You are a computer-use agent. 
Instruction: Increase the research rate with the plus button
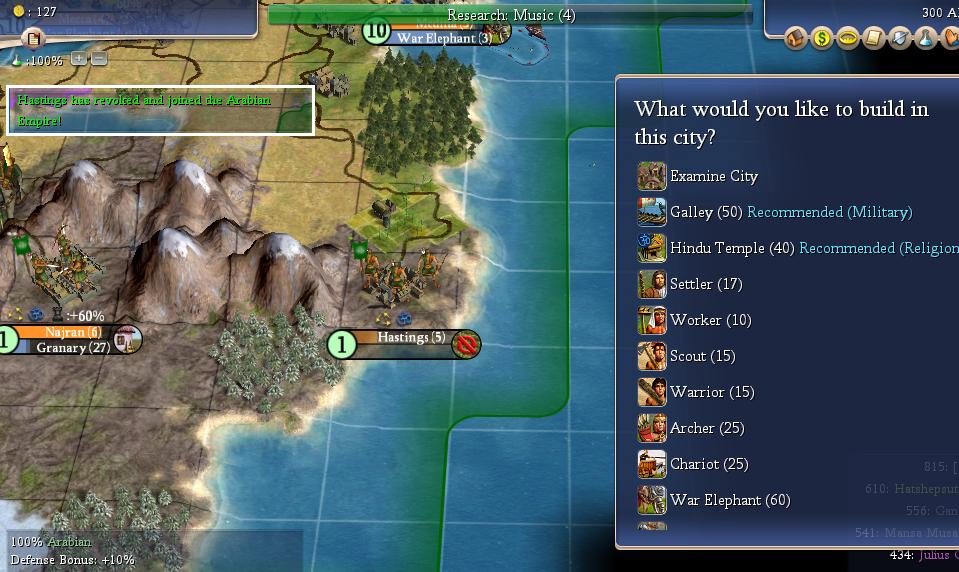coord(79,59)
